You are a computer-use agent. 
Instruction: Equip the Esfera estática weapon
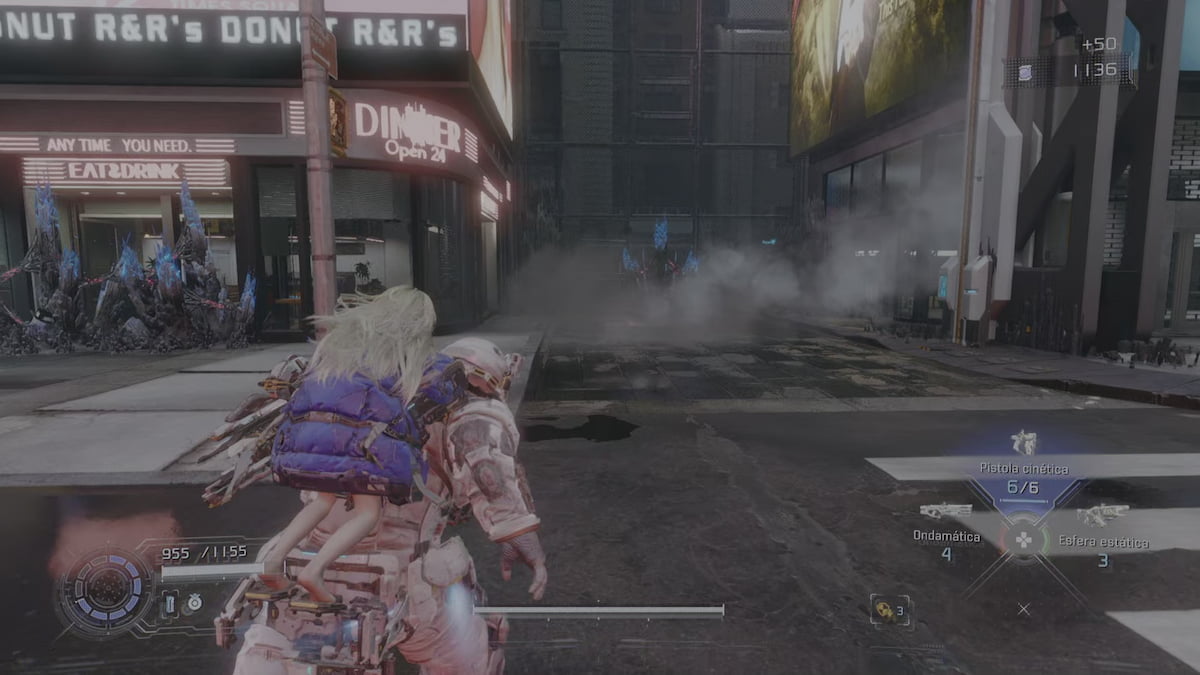[x=1103, y=515]
